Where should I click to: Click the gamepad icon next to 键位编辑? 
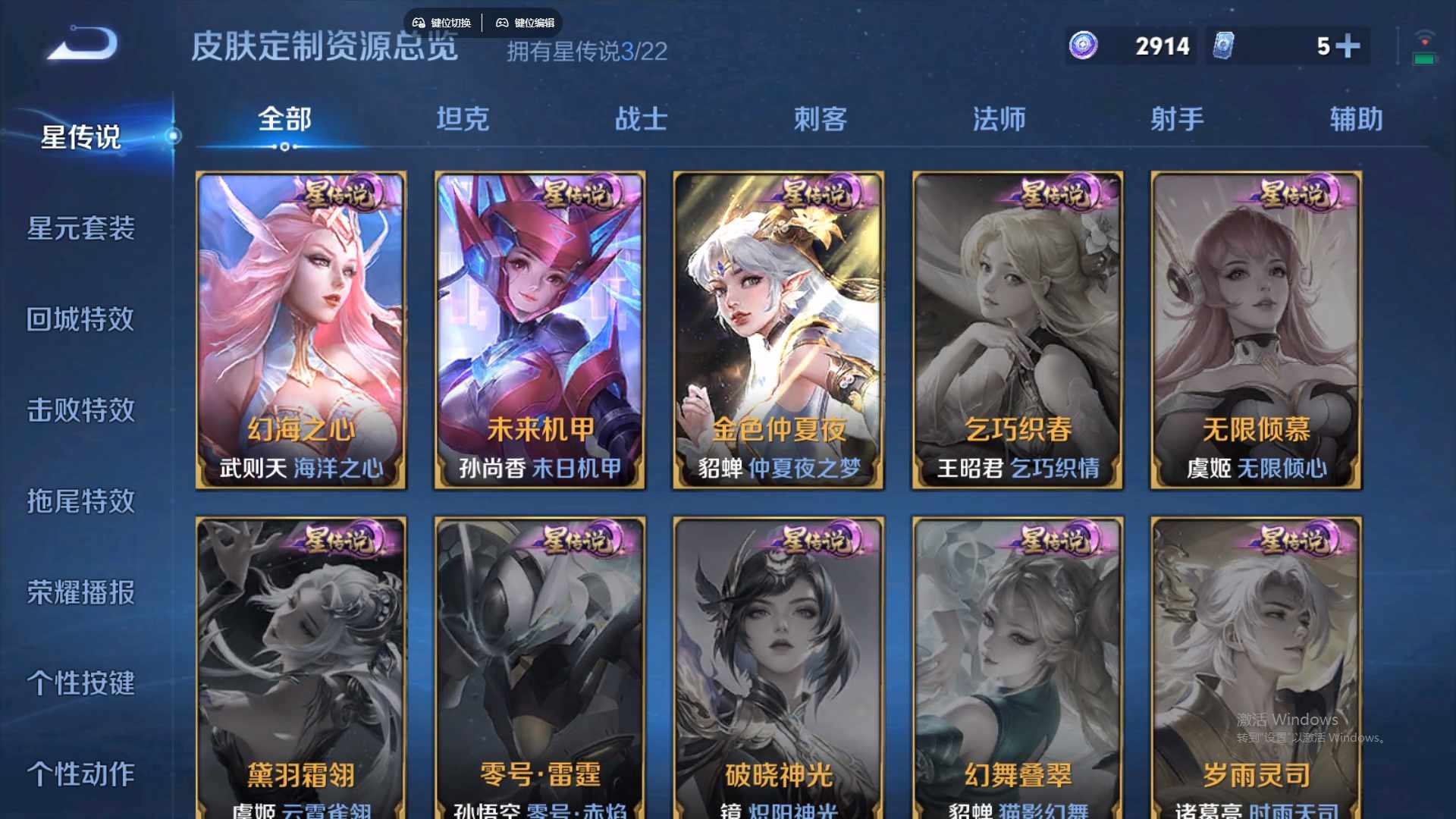(503, 22)
